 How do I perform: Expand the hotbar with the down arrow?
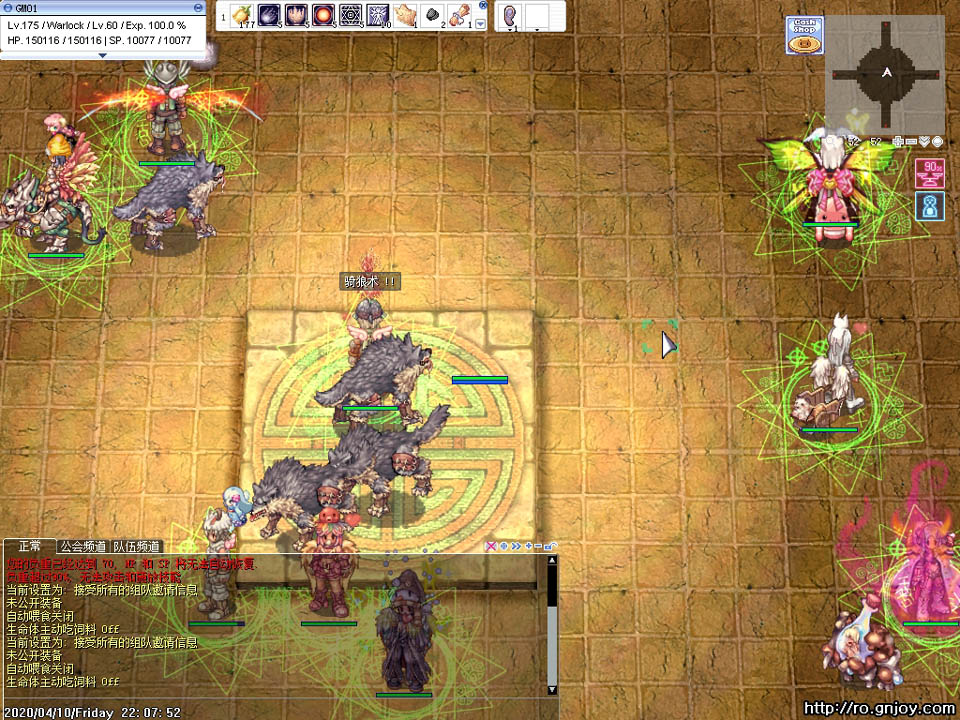480,23
